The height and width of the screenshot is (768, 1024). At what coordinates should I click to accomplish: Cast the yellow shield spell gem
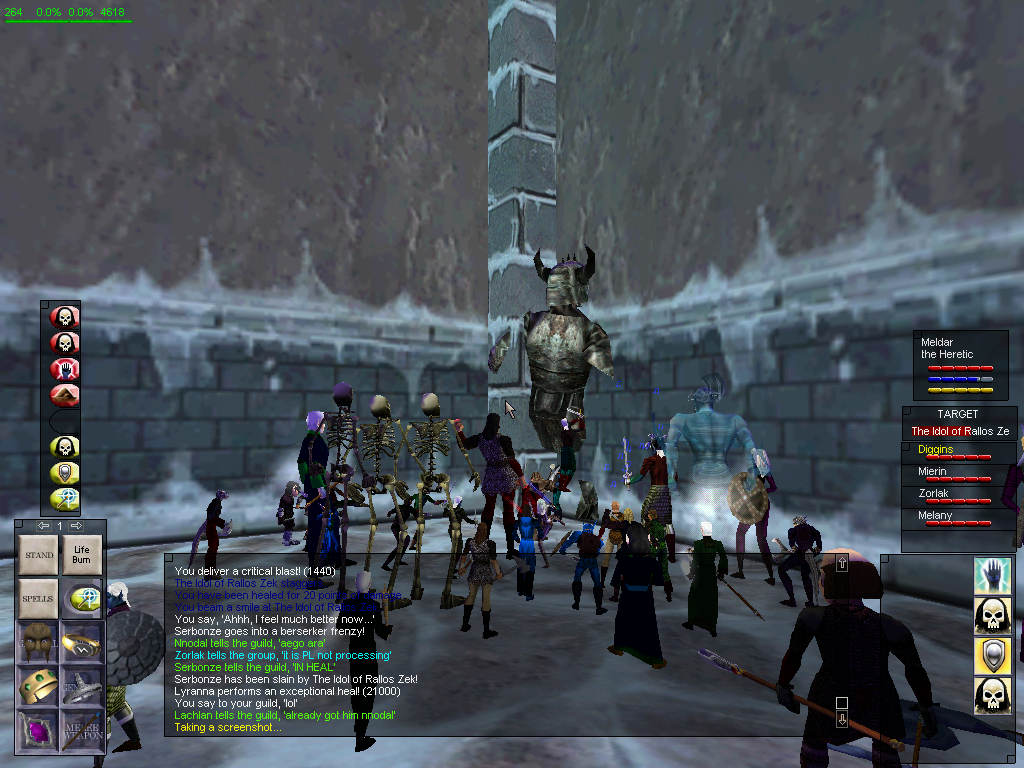pos(65,473)
